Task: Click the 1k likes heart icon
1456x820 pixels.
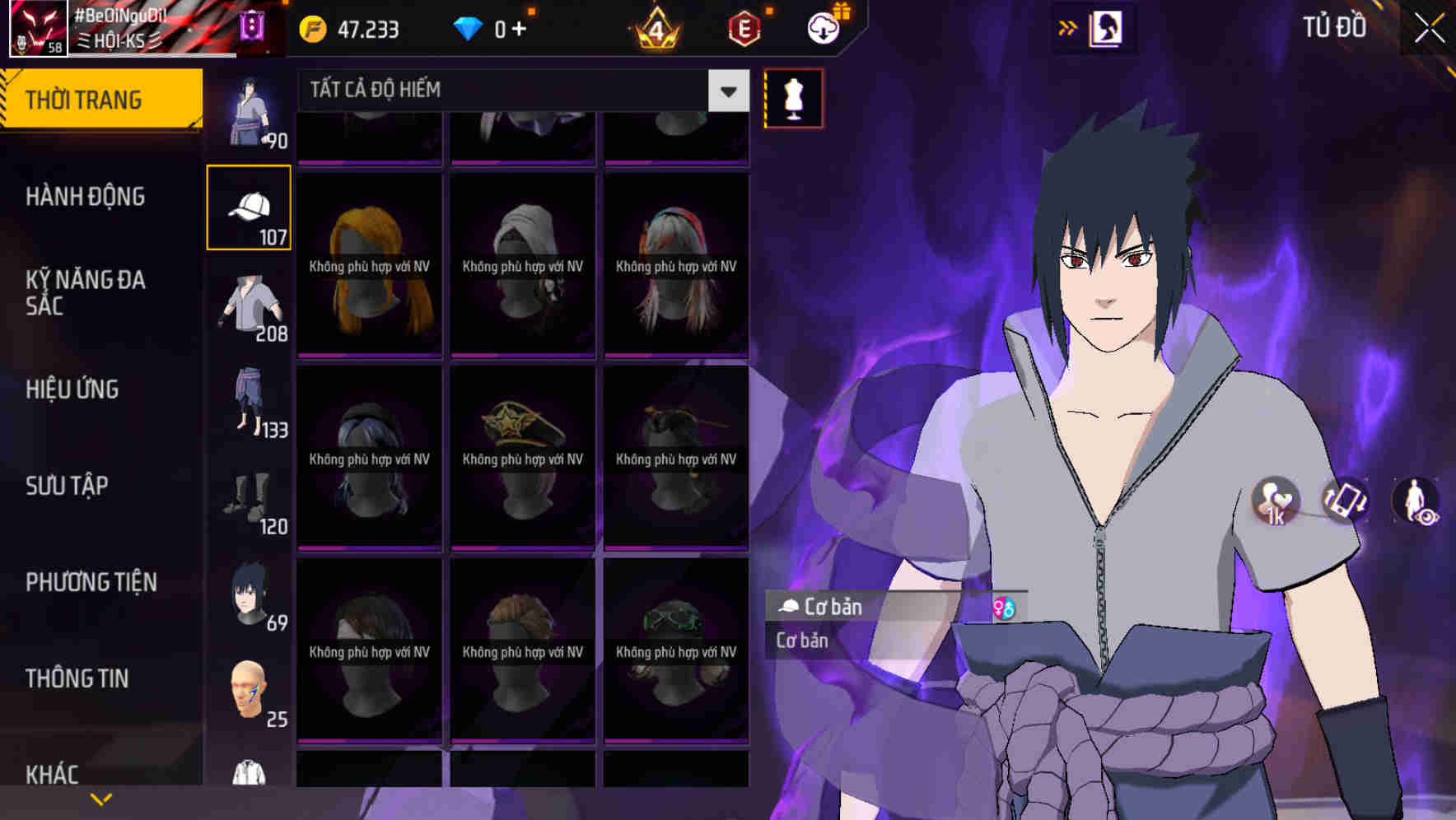Action: tap(1275, 502)
